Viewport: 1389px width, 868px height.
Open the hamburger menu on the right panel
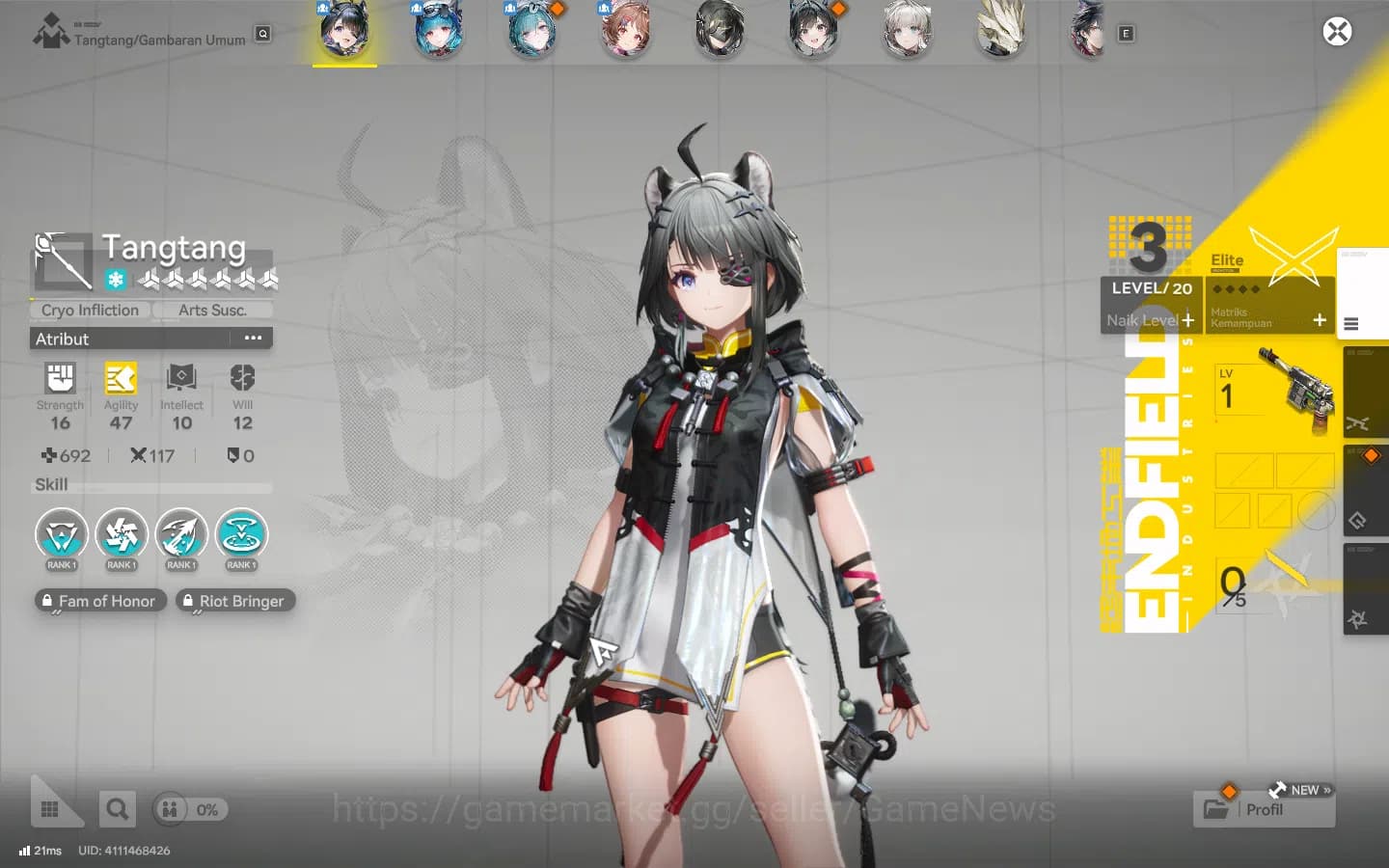pyautogui.click(x=1349, y=324)
